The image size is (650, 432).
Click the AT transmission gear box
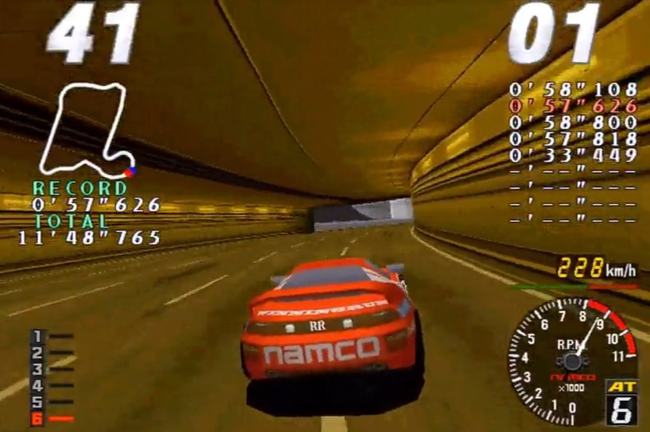(621, 402)
